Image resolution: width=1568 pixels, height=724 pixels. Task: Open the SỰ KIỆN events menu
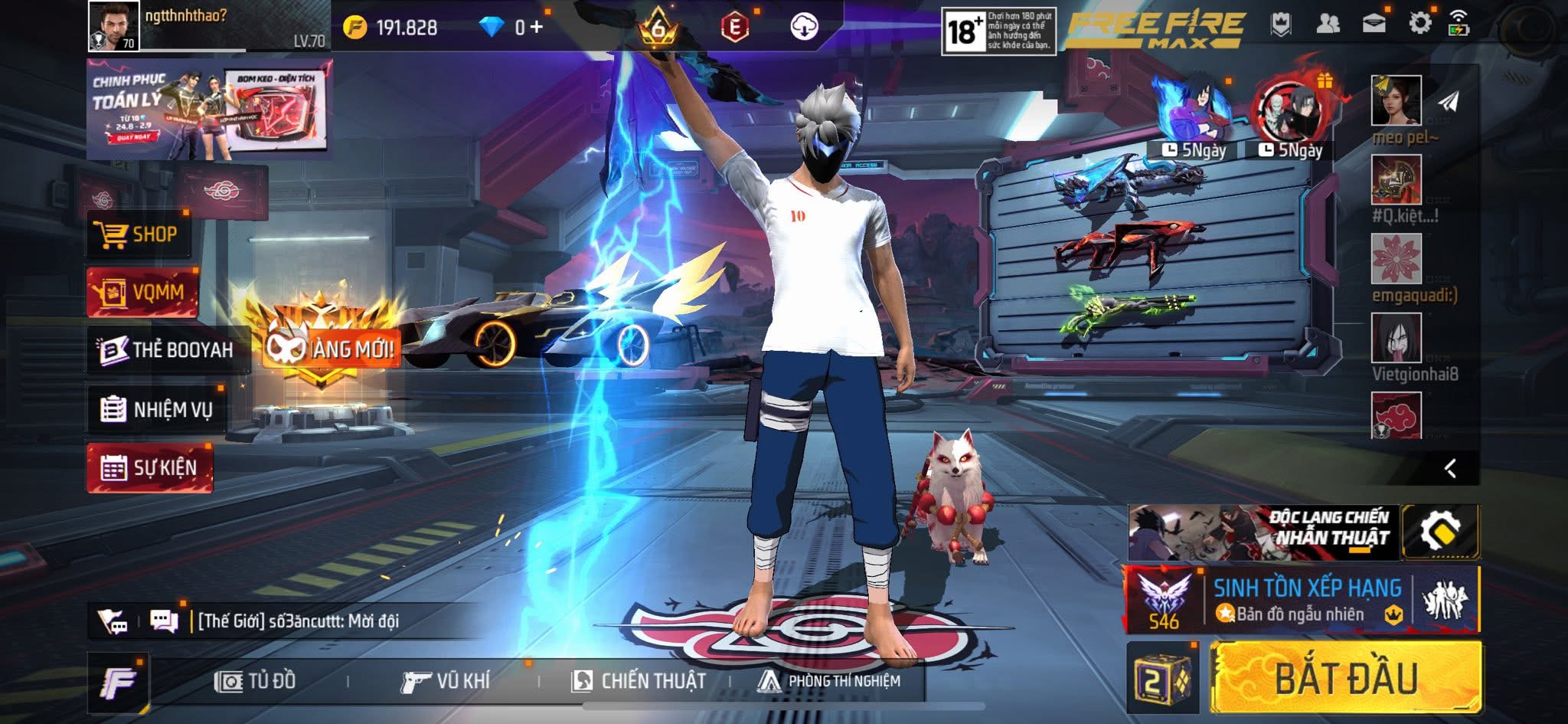[x=150, y=467]
